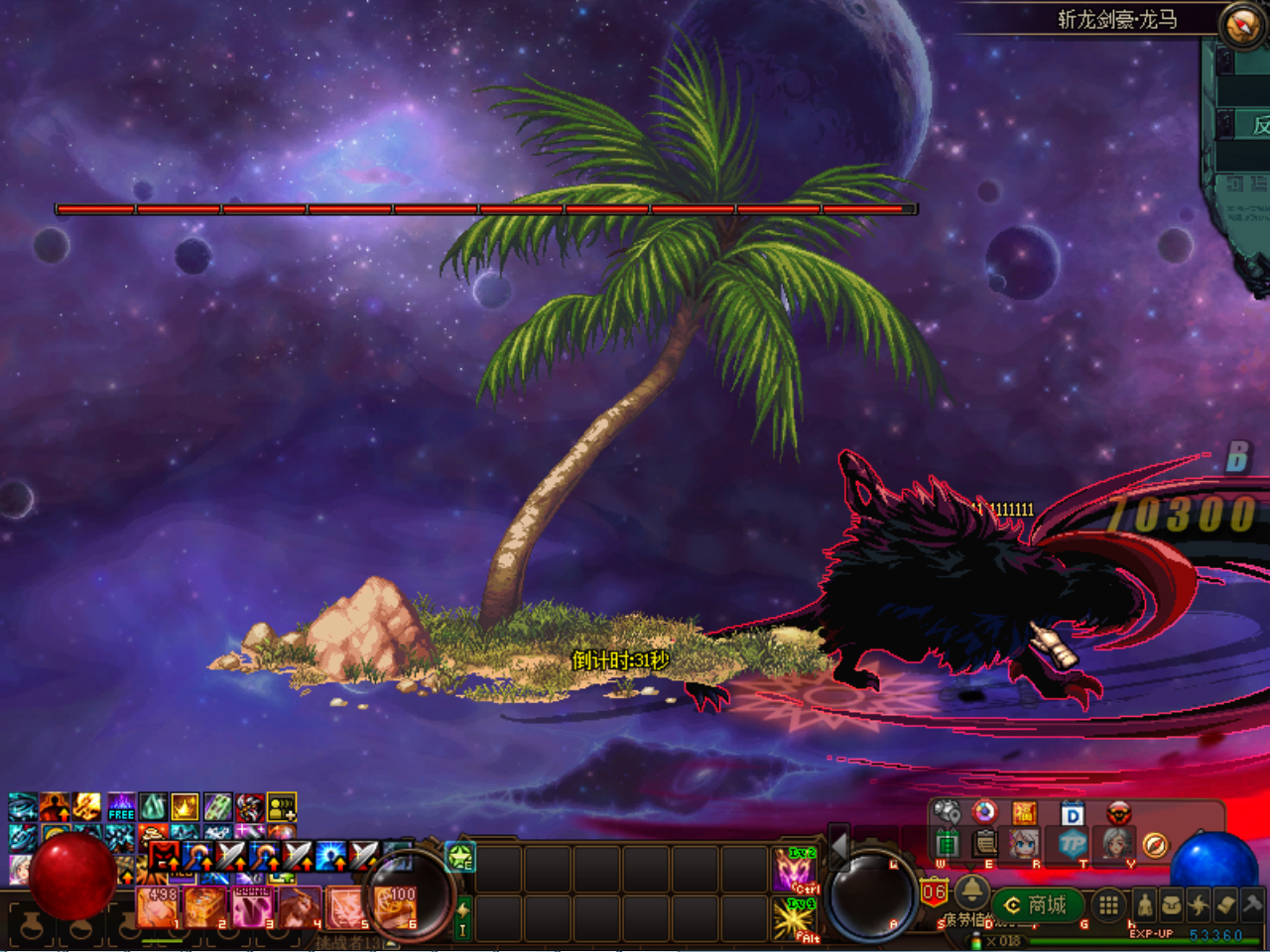Click the purple FREE buff icon
Screen dimensions: 1270x952
point(121,806)
